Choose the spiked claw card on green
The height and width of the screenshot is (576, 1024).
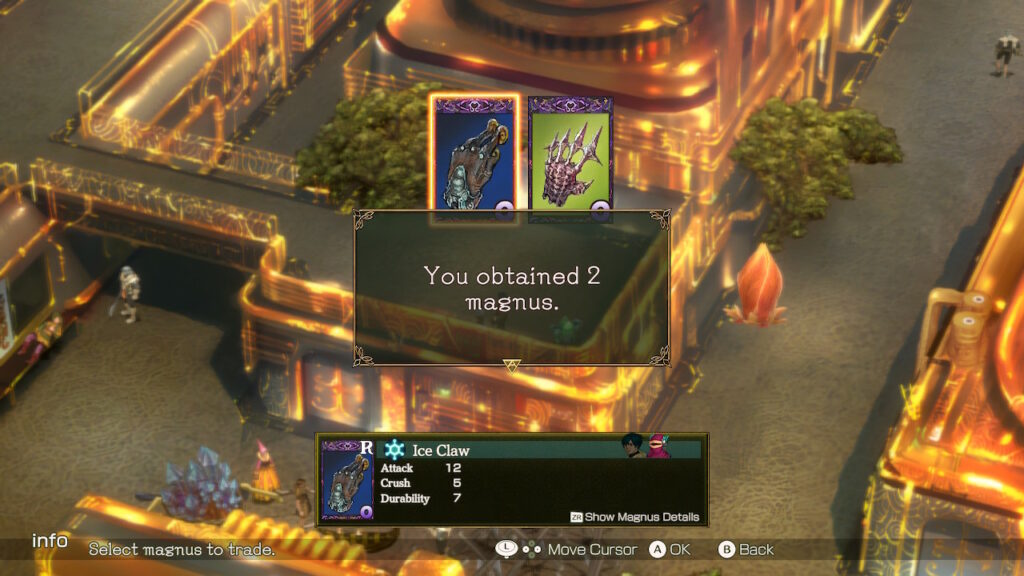(x=570, y=156)
